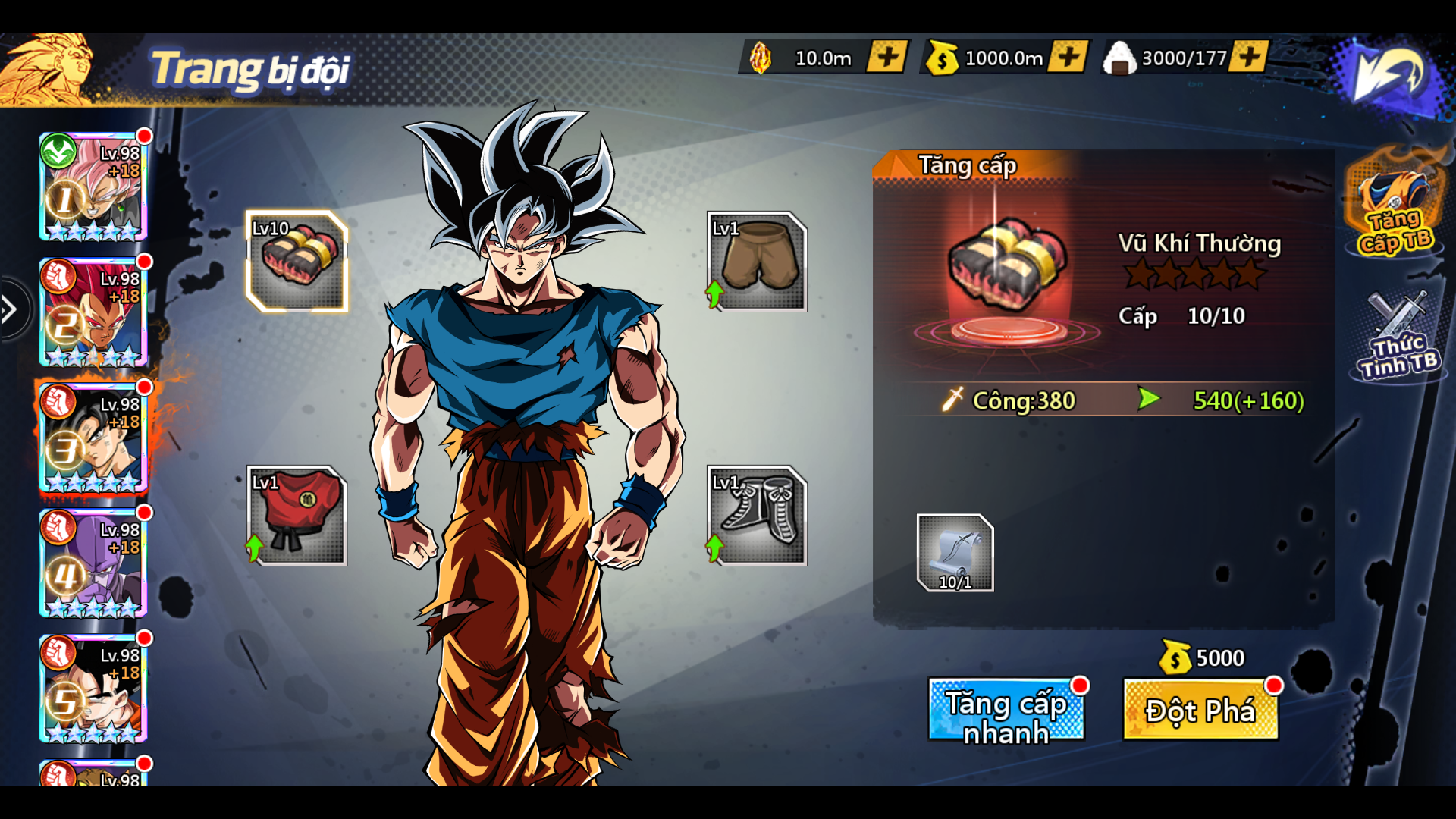Select team hero number 2
Image resolution: width=1456 pixels, height=819 pixels.
coord(93,312)
